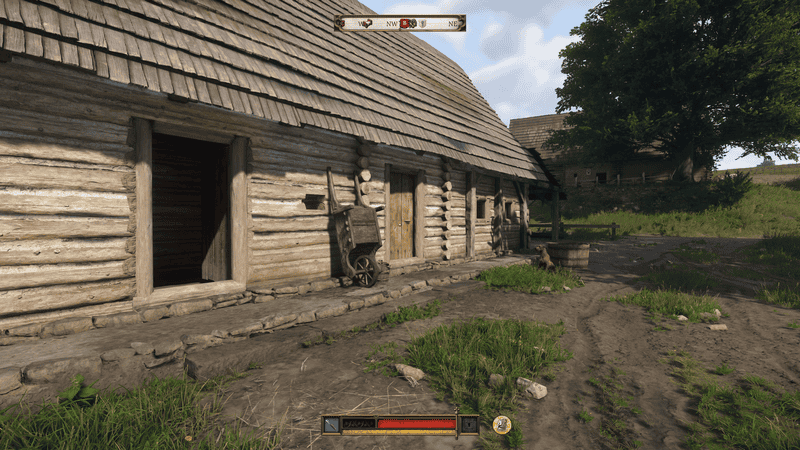800x450 pixels.
Task: Click the compass bar at the top
Action: pos(400,23)
